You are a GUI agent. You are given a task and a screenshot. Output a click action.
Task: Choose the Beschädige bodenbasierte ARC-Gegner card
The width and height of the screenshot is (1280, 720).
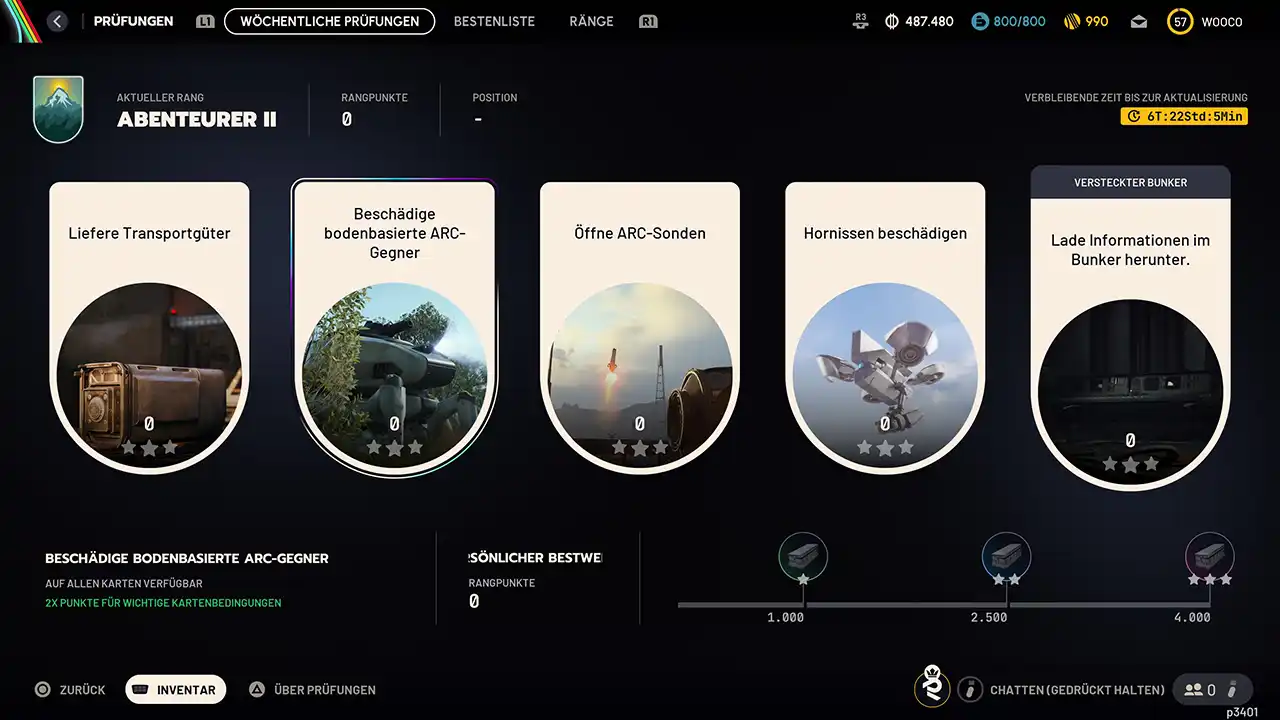394,325
